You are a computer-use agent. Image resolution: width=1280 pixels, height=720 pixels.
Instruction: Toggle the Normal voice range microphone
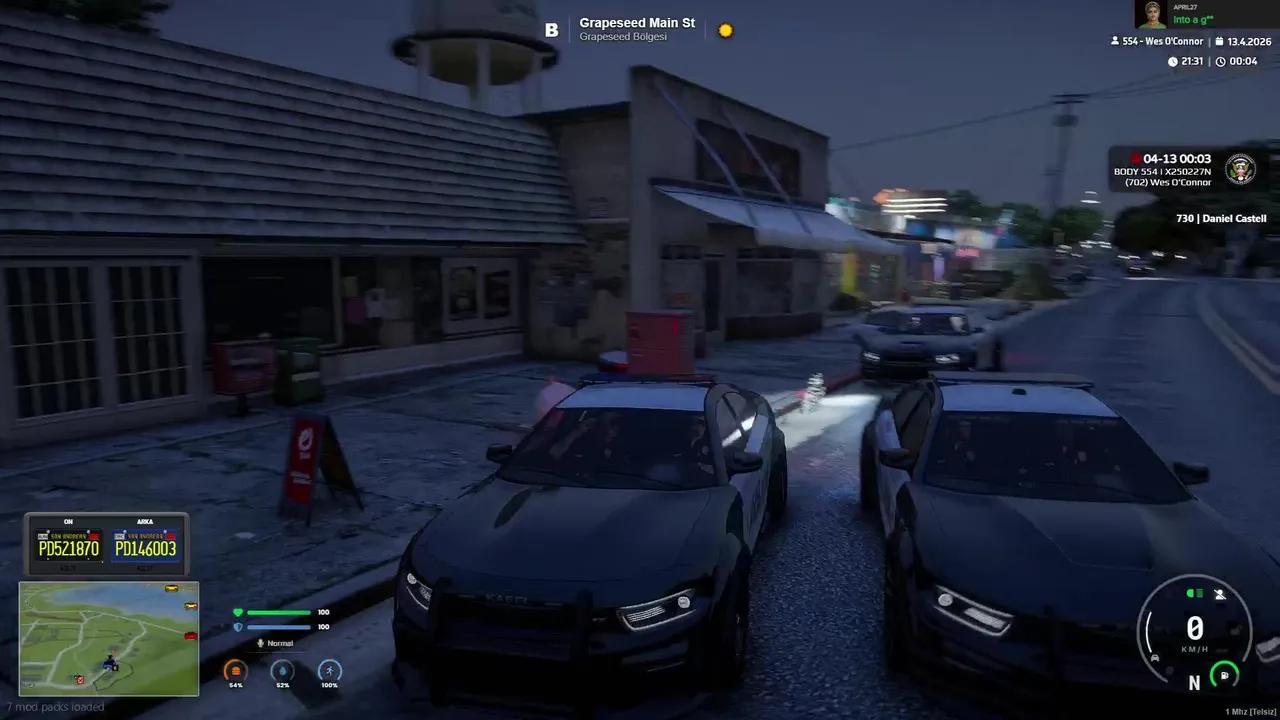point(261,643)
